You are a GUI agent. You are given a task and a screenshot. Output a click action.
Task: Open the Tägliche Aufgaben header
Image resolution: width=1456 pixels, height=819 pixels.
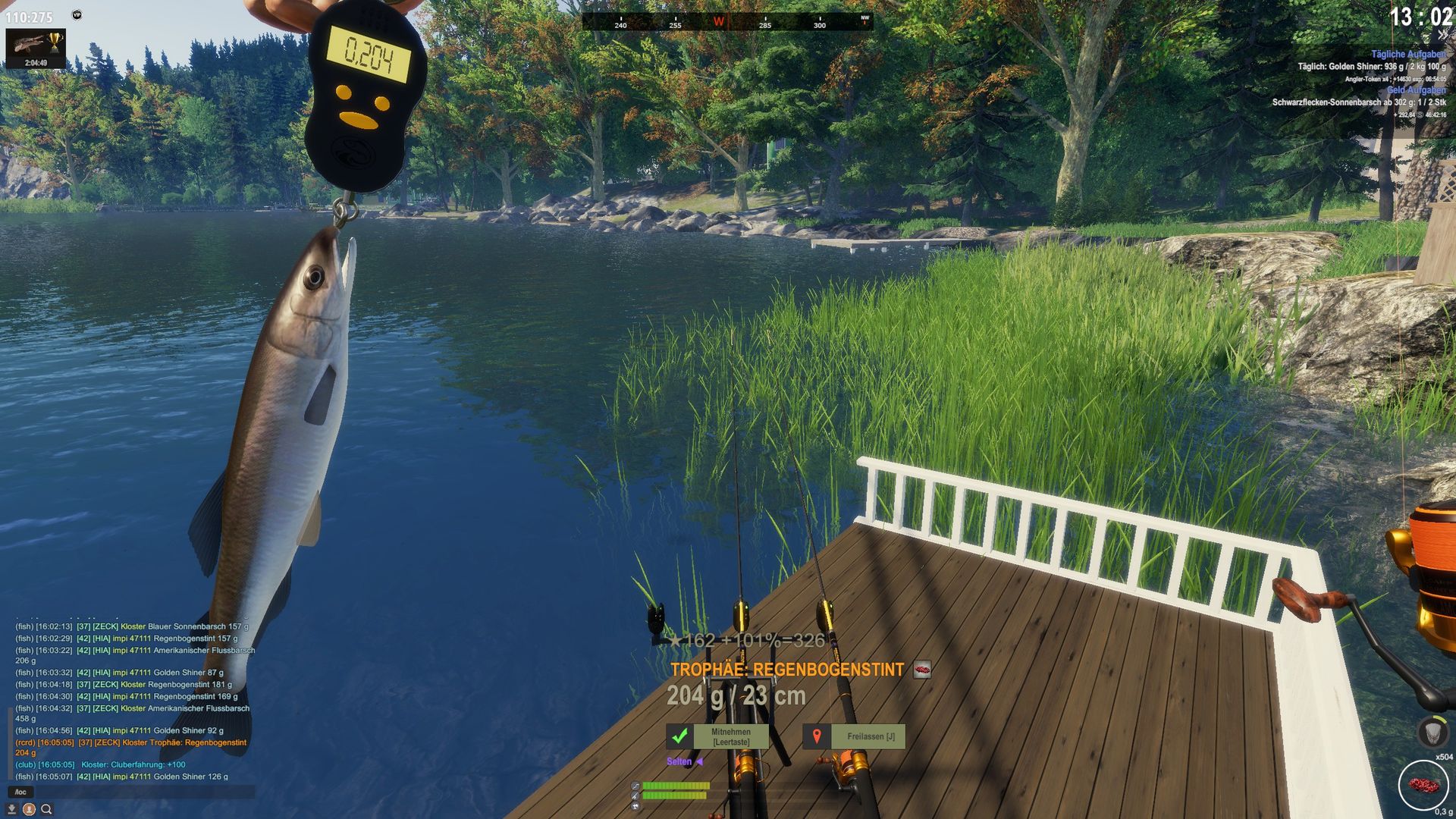(1408, 55)
